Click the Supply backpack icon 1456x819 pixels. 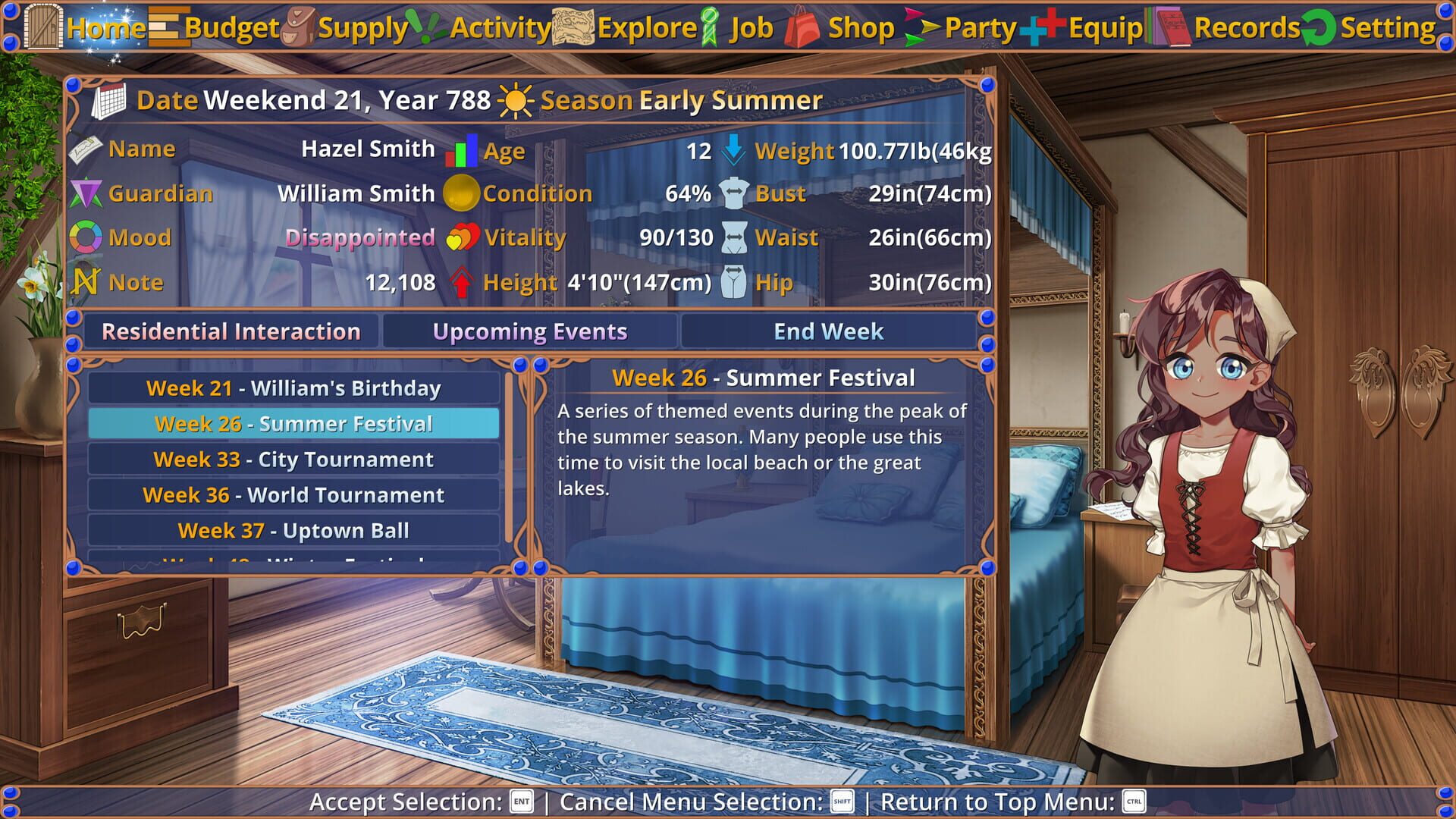[x=297, y=27]
